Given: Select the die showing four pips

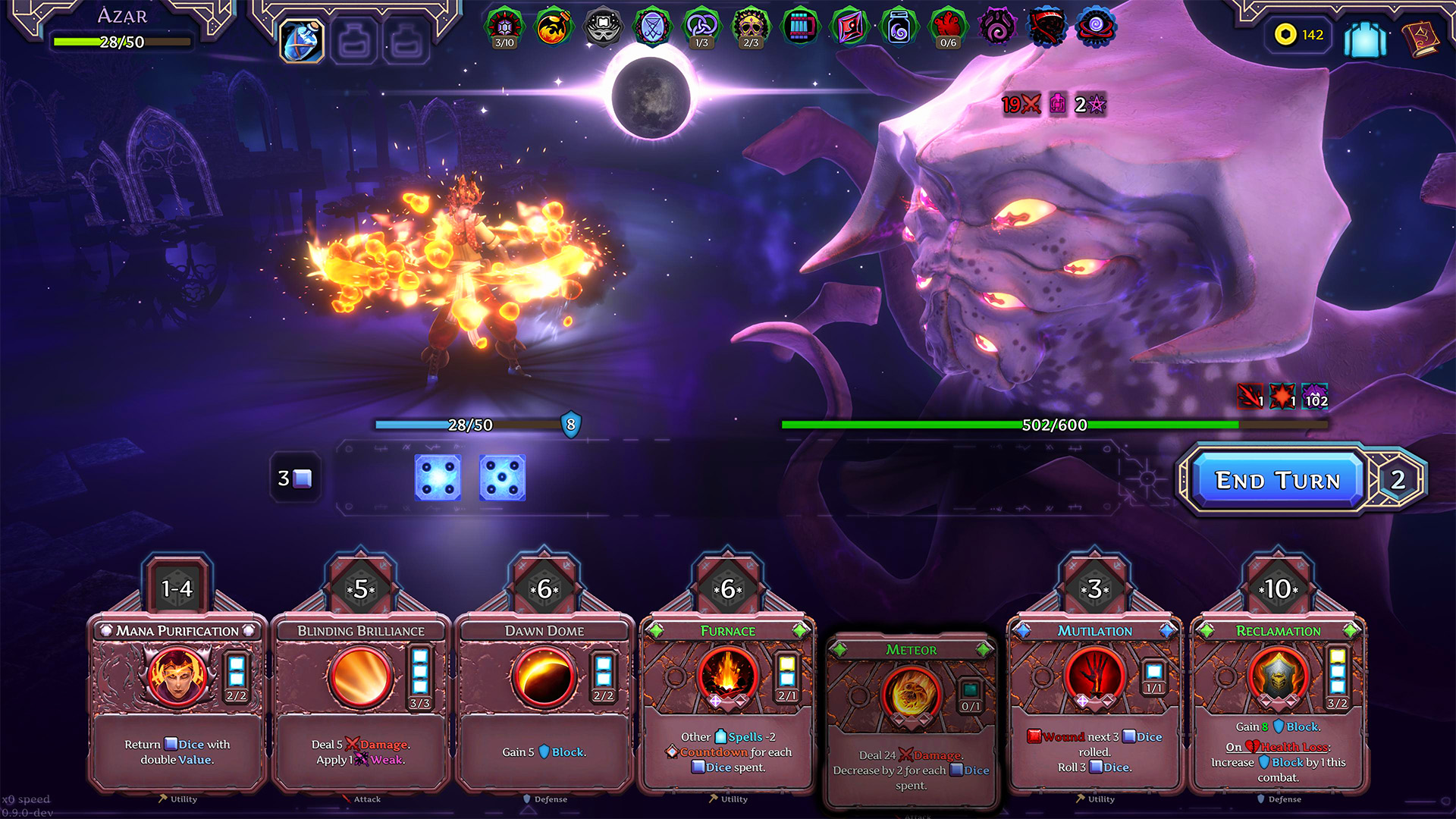Looking at the screenshot, I should (x=438, y=478).
